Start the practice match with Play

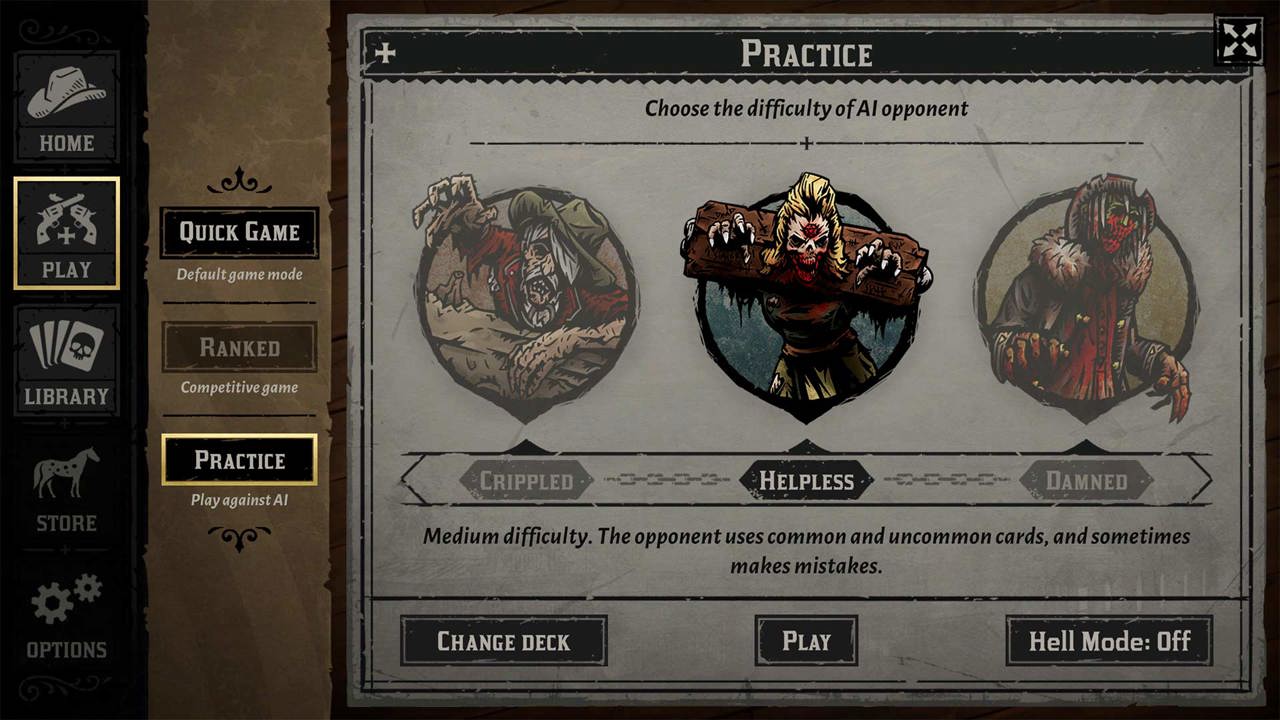[806, 641]
